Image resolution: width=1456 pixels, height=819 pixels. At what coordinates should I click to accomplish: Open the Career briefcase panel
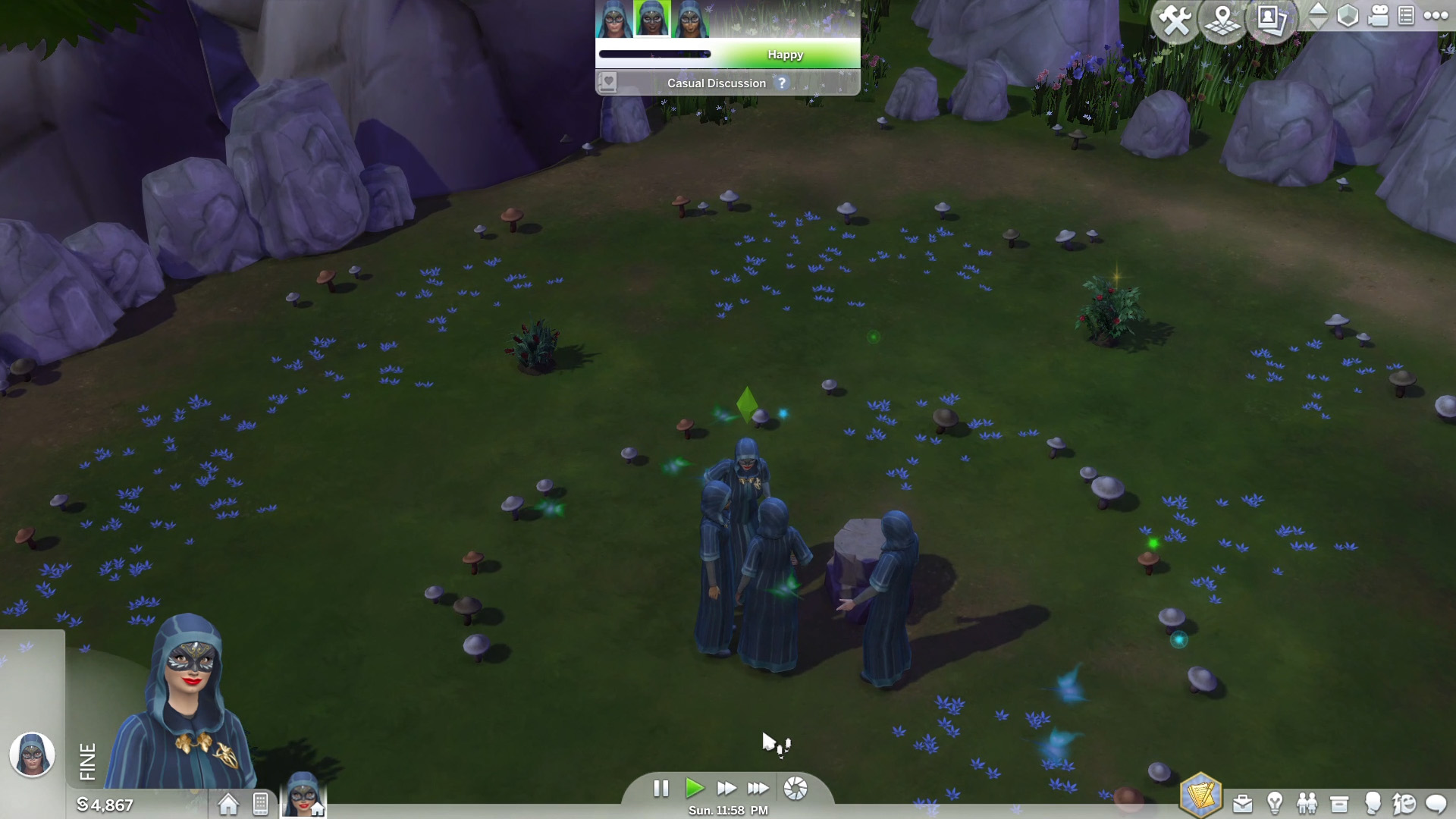pos(1242,803)
